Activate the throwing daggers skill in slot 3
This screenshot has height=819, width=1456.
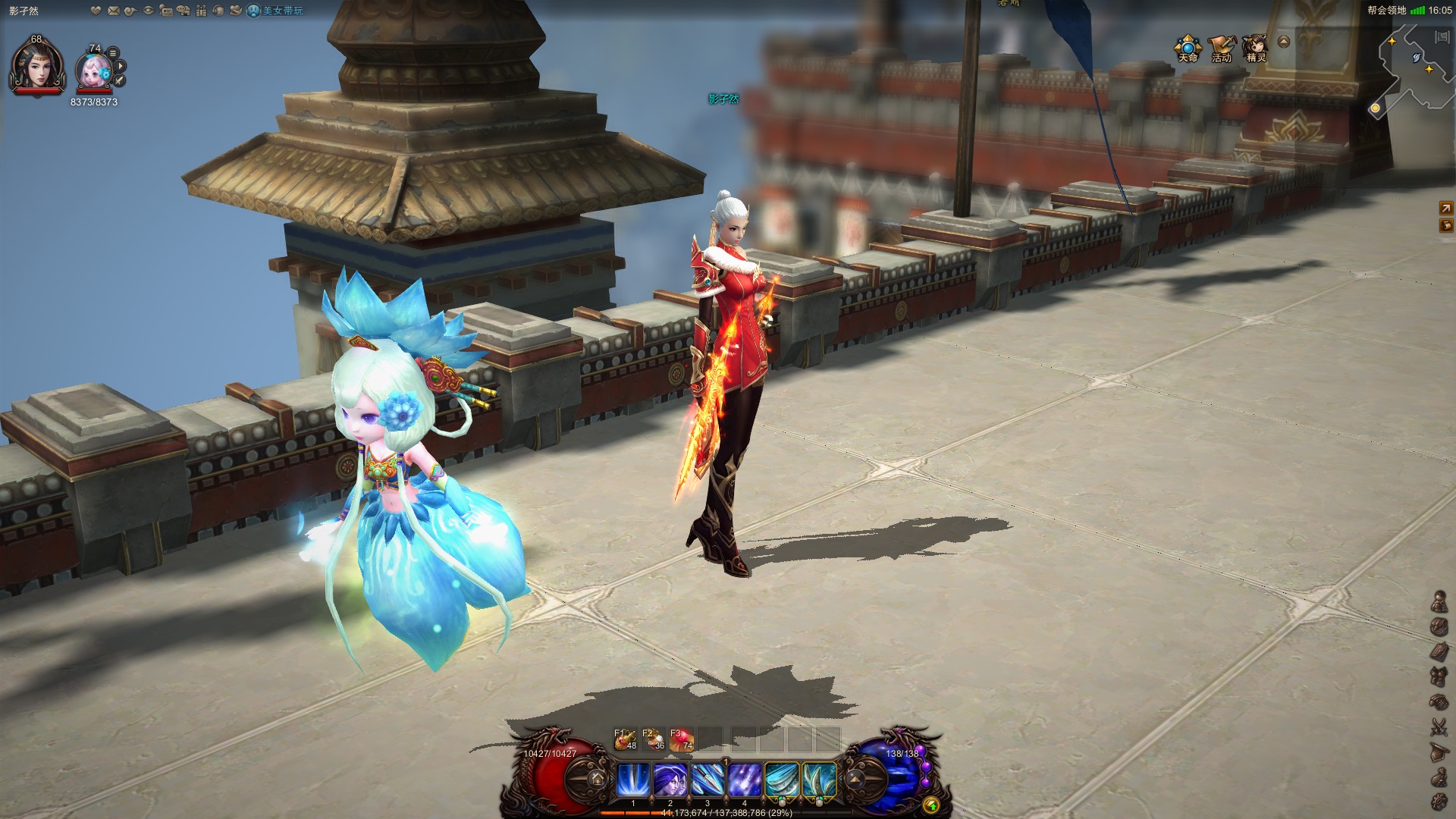click(x=707, y=780)
